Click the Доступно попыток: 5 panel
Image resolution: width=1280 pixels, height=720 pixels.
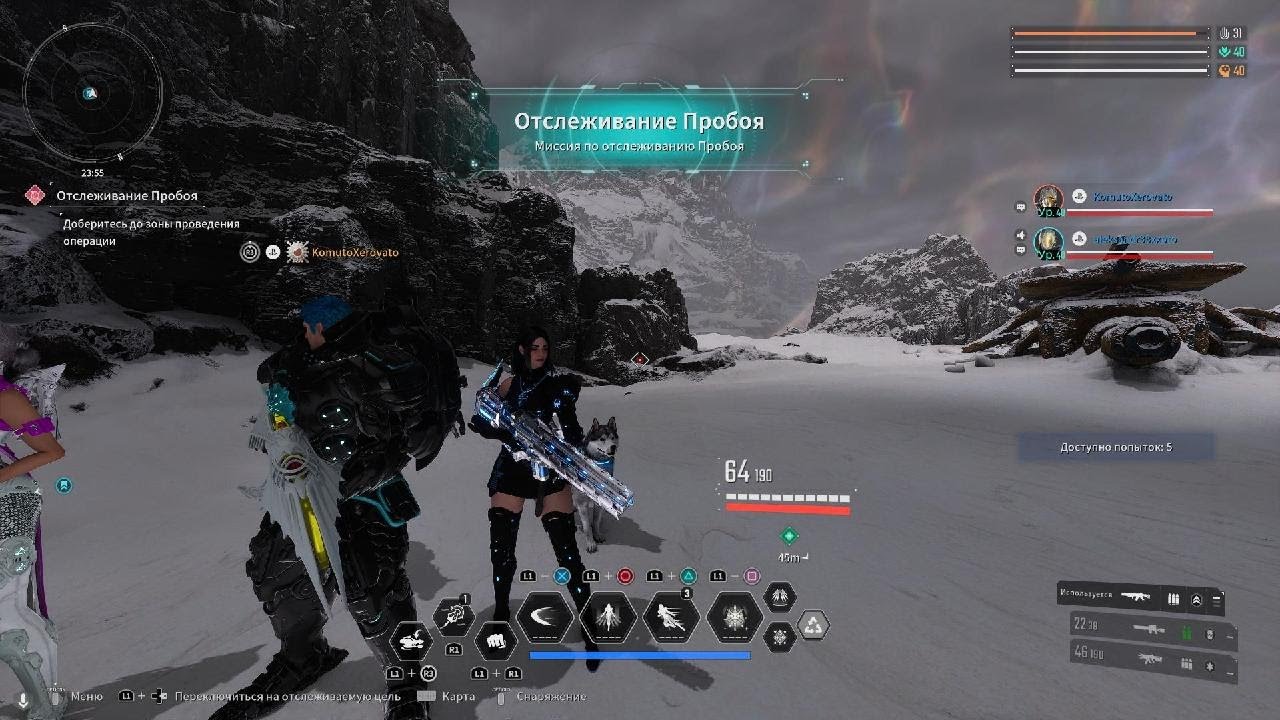(1115, 447)
